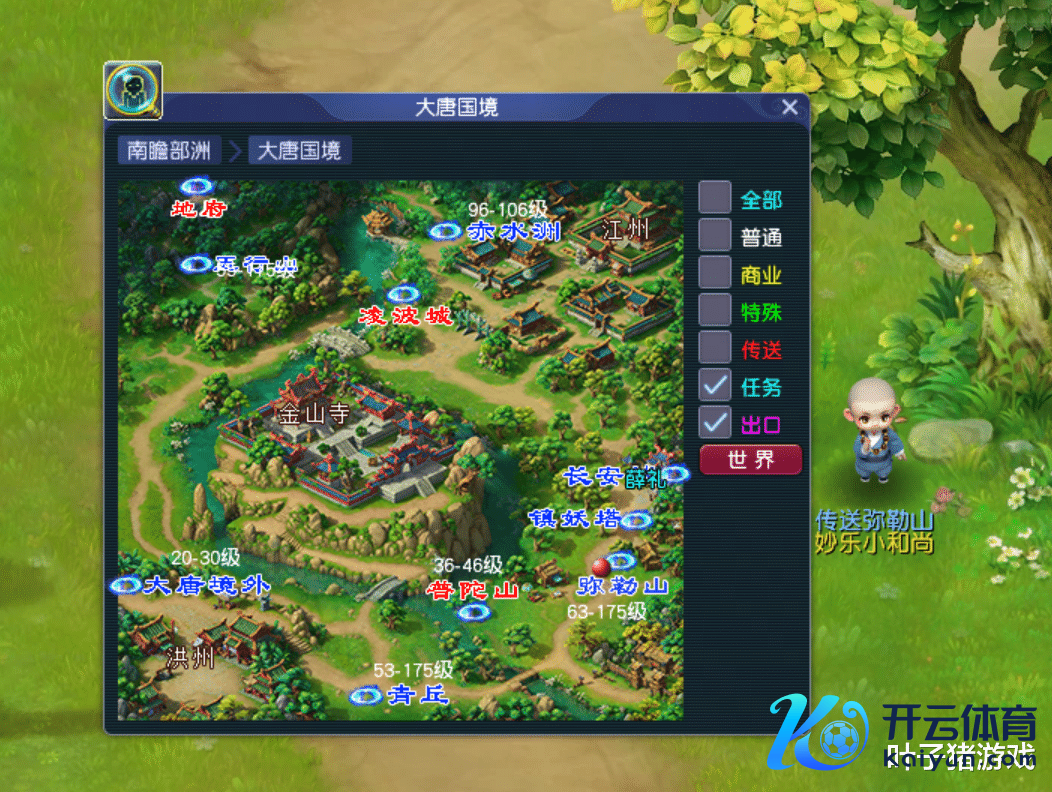Click the 地府 exit portal marker
This screenshot has height=792, width=1052.
pyautogui.click(x=197, y=187)
